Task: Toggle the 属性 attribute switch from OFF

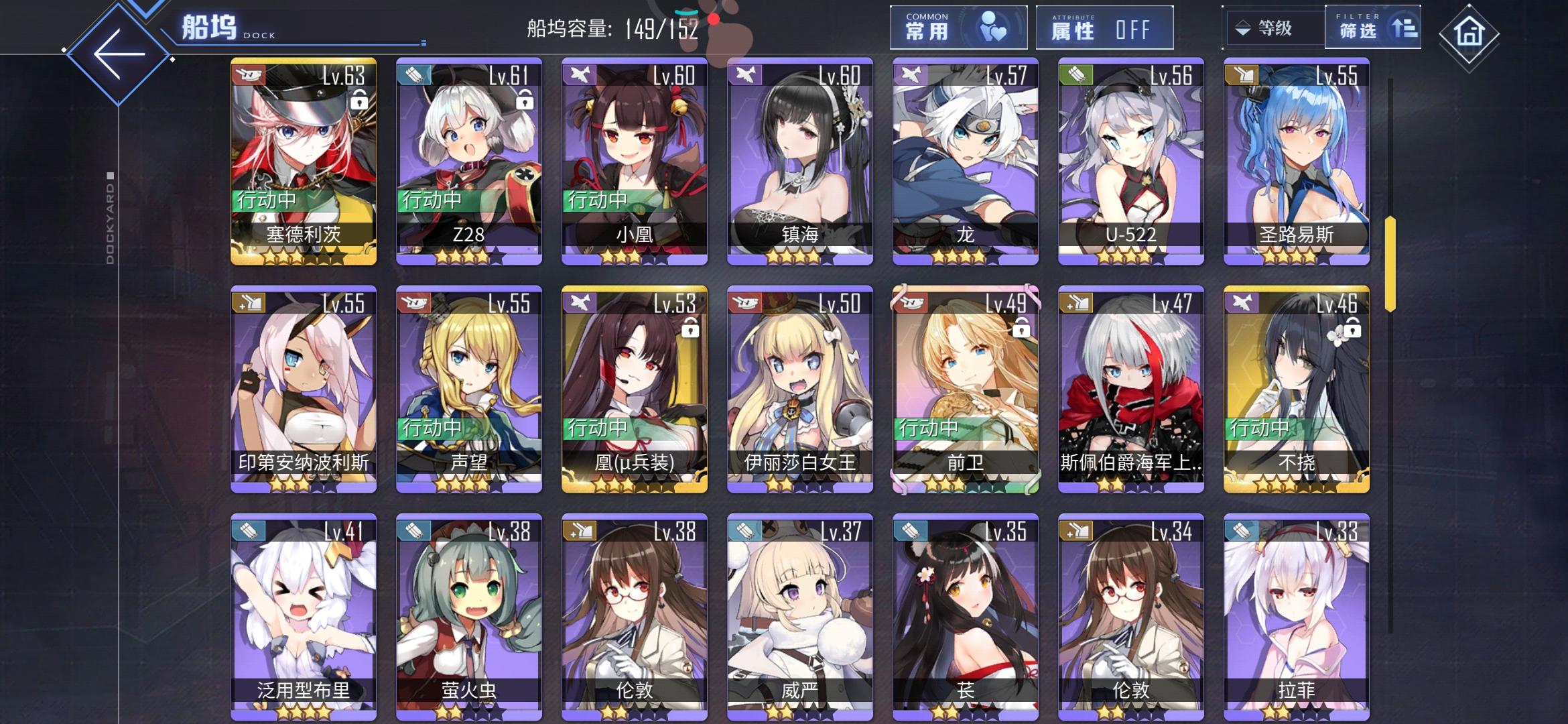Action: coord(1132,30)
